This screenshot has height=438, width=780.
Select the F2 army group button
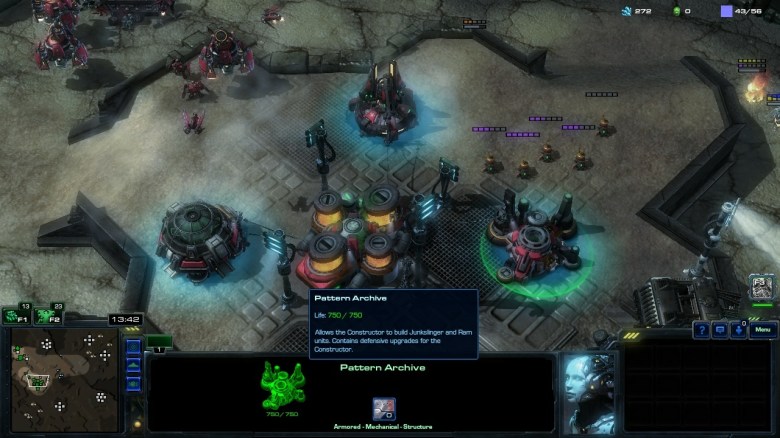point(45,316)
